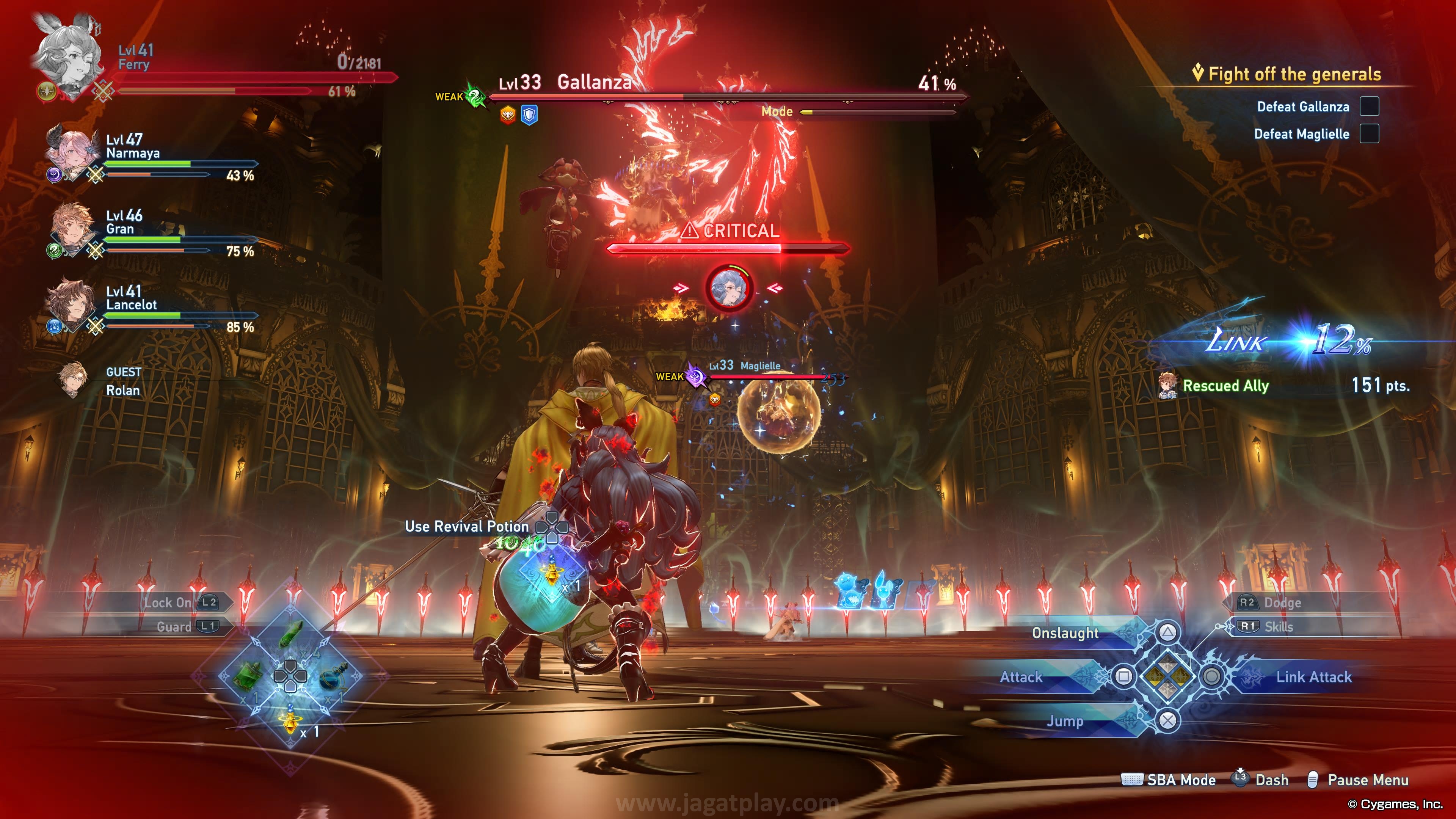The image size is (1456, 819).
Task: Open the Pause Menu
Action: (x=1367, y=780)
